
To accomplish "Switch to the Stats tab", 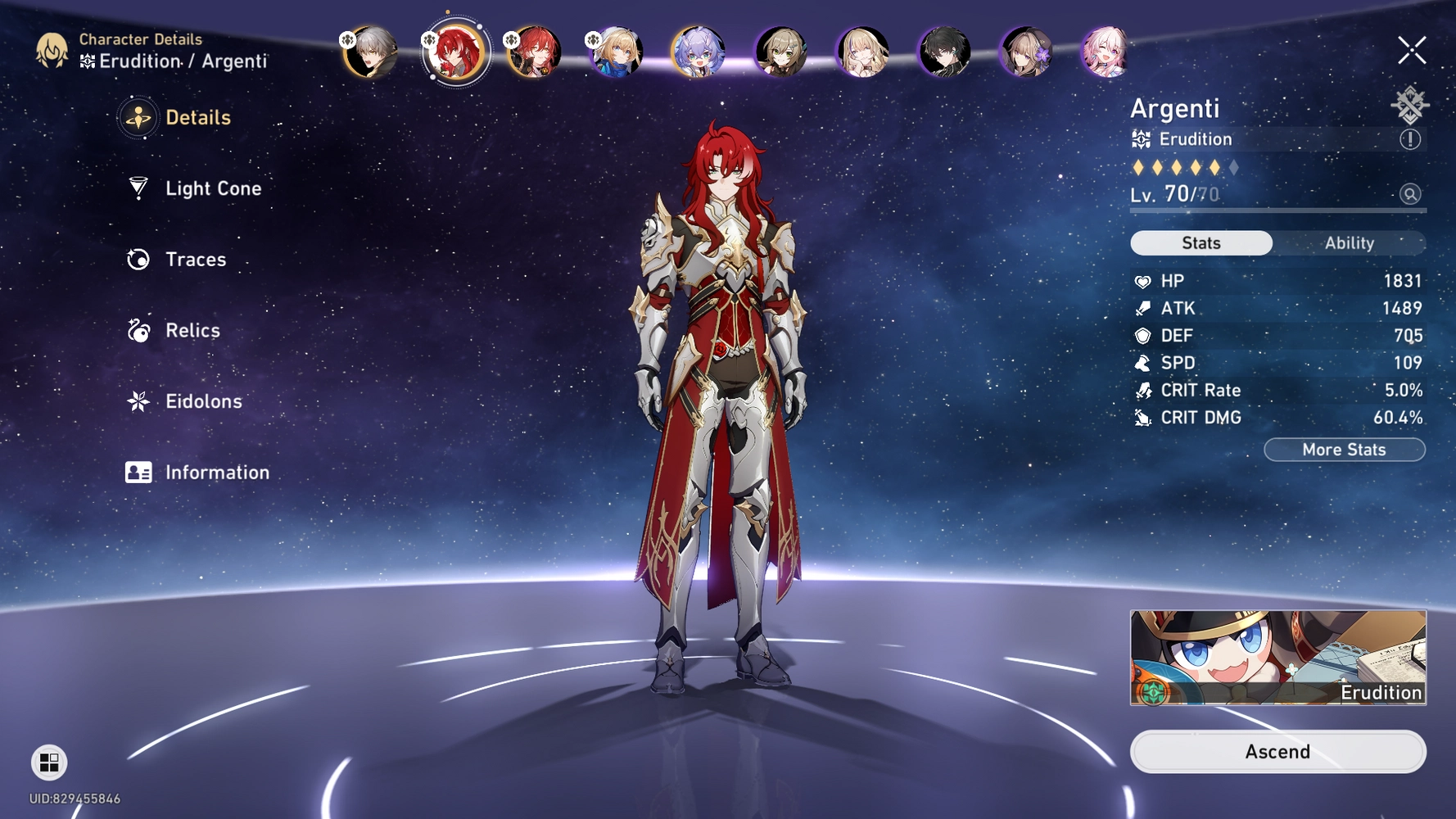I will coord(1201,242).
